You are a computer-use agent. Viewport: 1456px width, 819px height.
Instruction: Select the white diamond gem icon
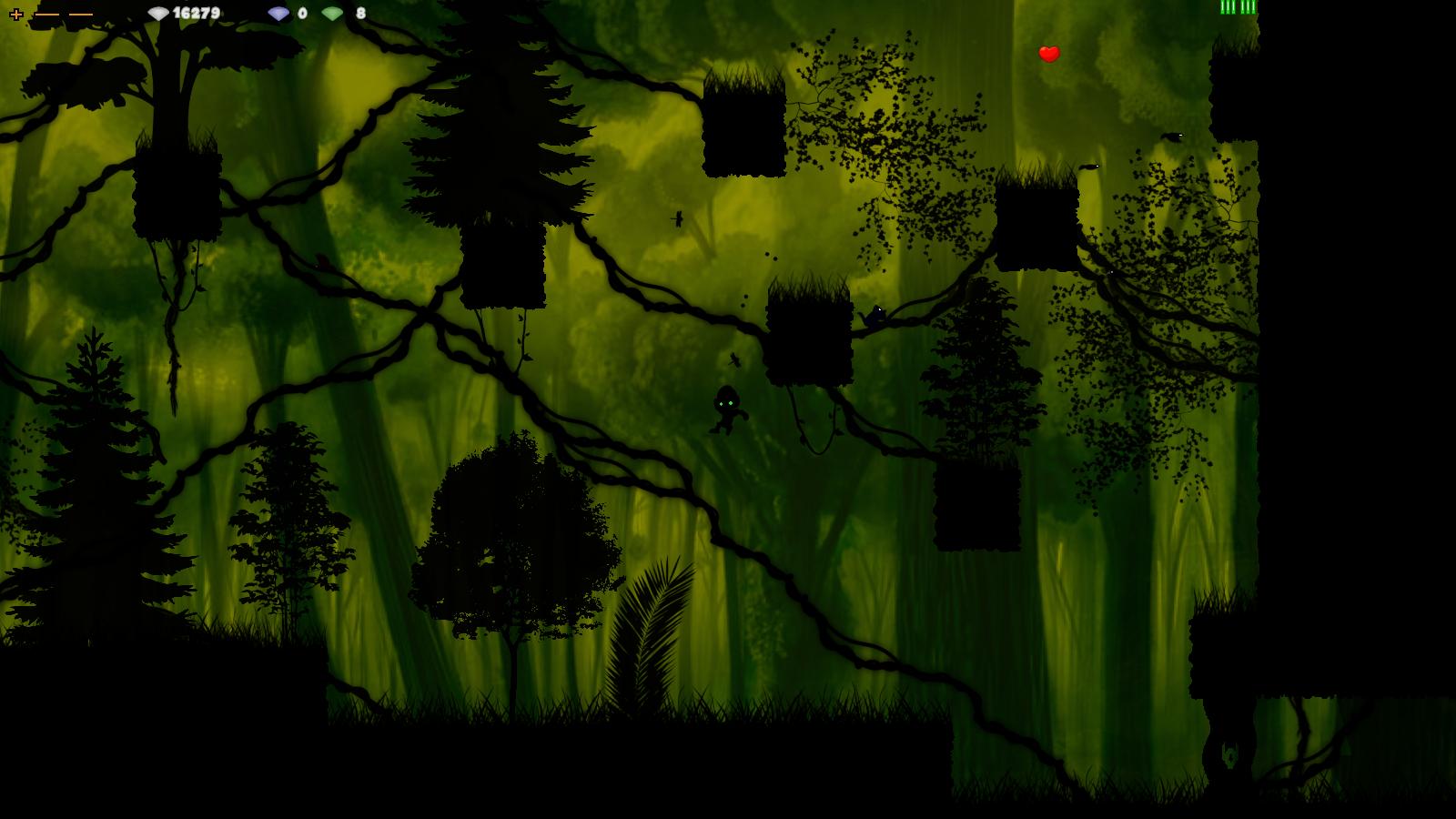(157, 13)
